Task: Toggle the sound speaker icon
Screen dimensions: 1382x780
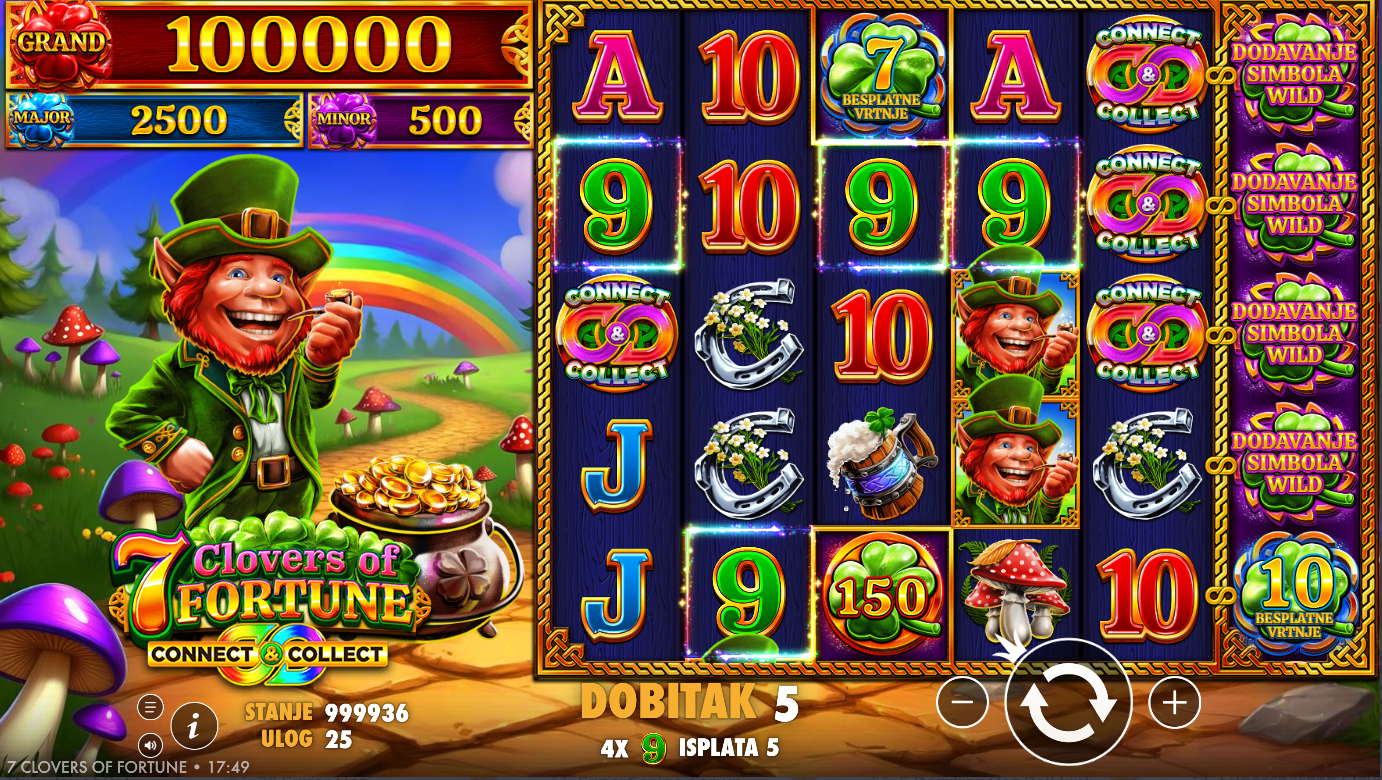Action: (x=150, y=744)
